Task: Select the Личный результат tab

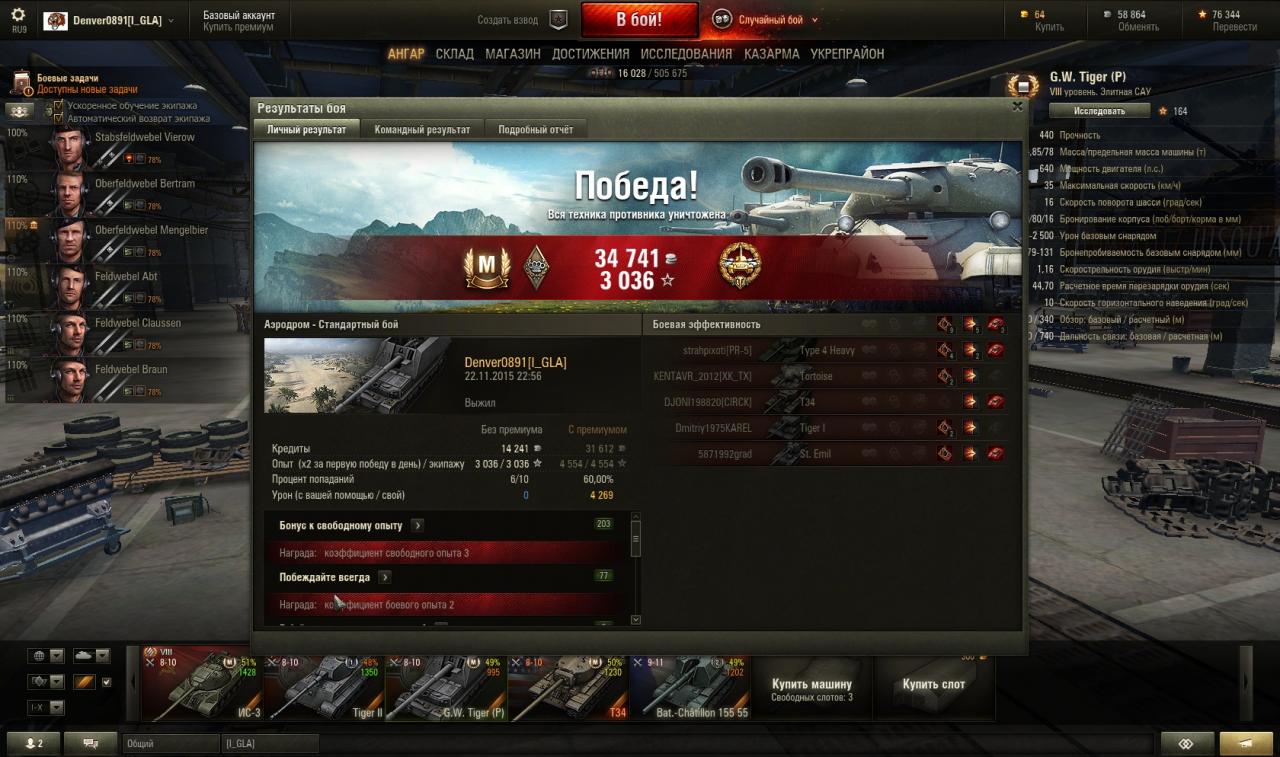Action: tap(306, 130)
